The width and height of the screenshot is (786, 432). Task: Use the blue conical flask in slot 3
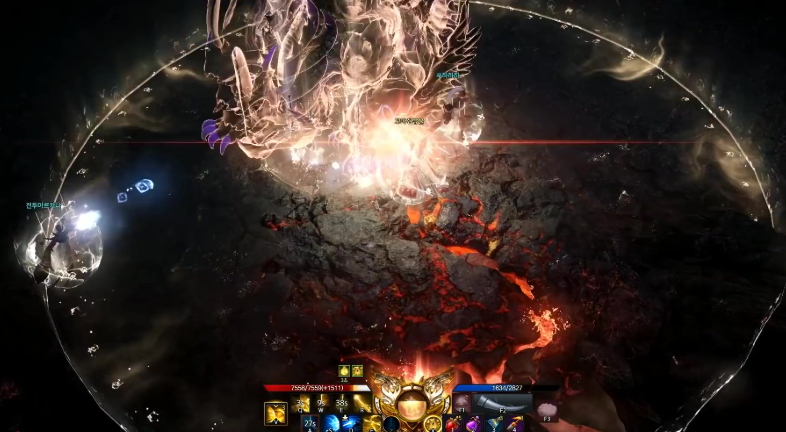click(x=493, y=424)
